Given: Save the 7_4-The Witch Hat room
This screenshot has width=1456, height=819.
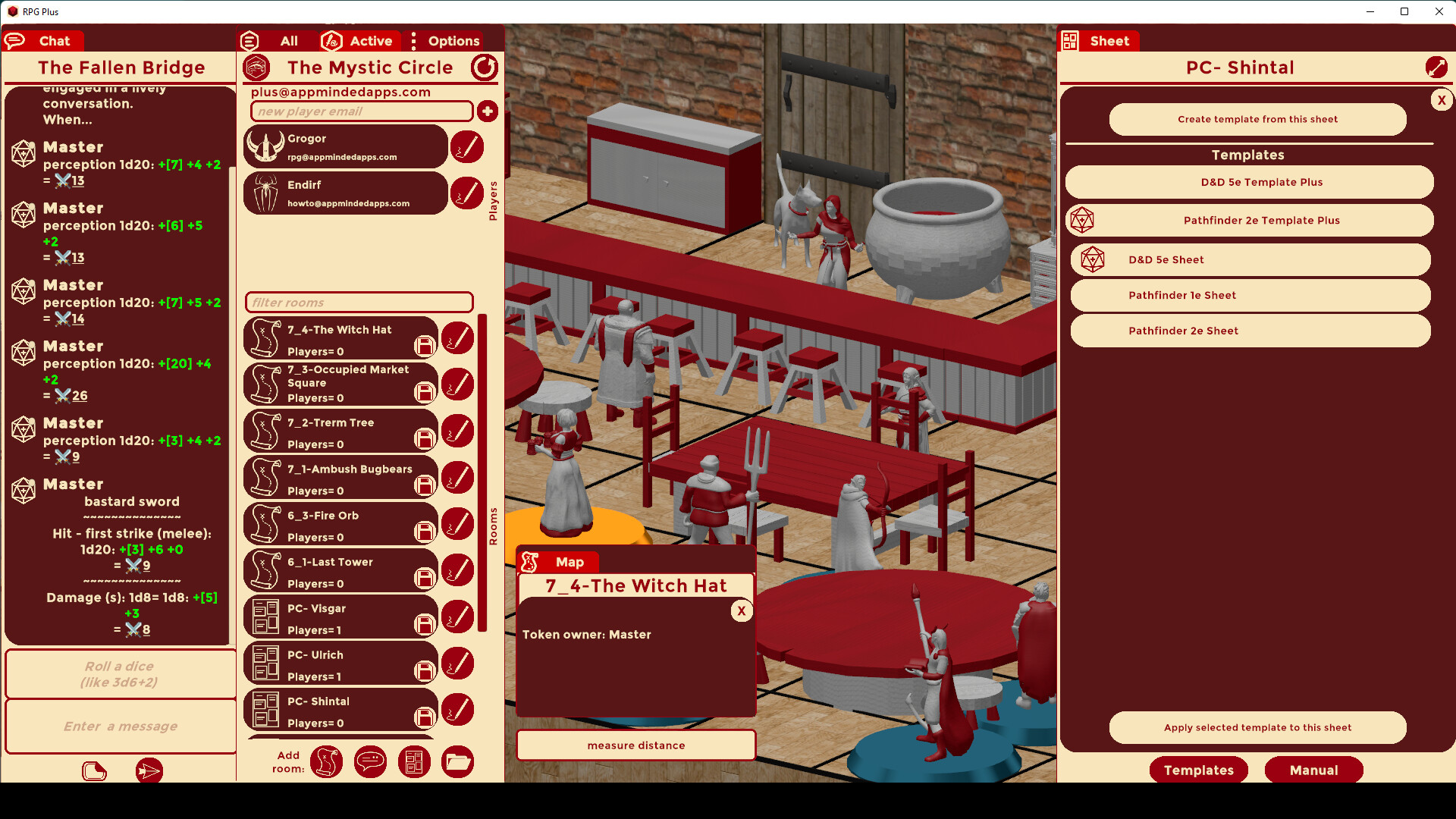Looking at the screenshot, I should coord(424,345).
